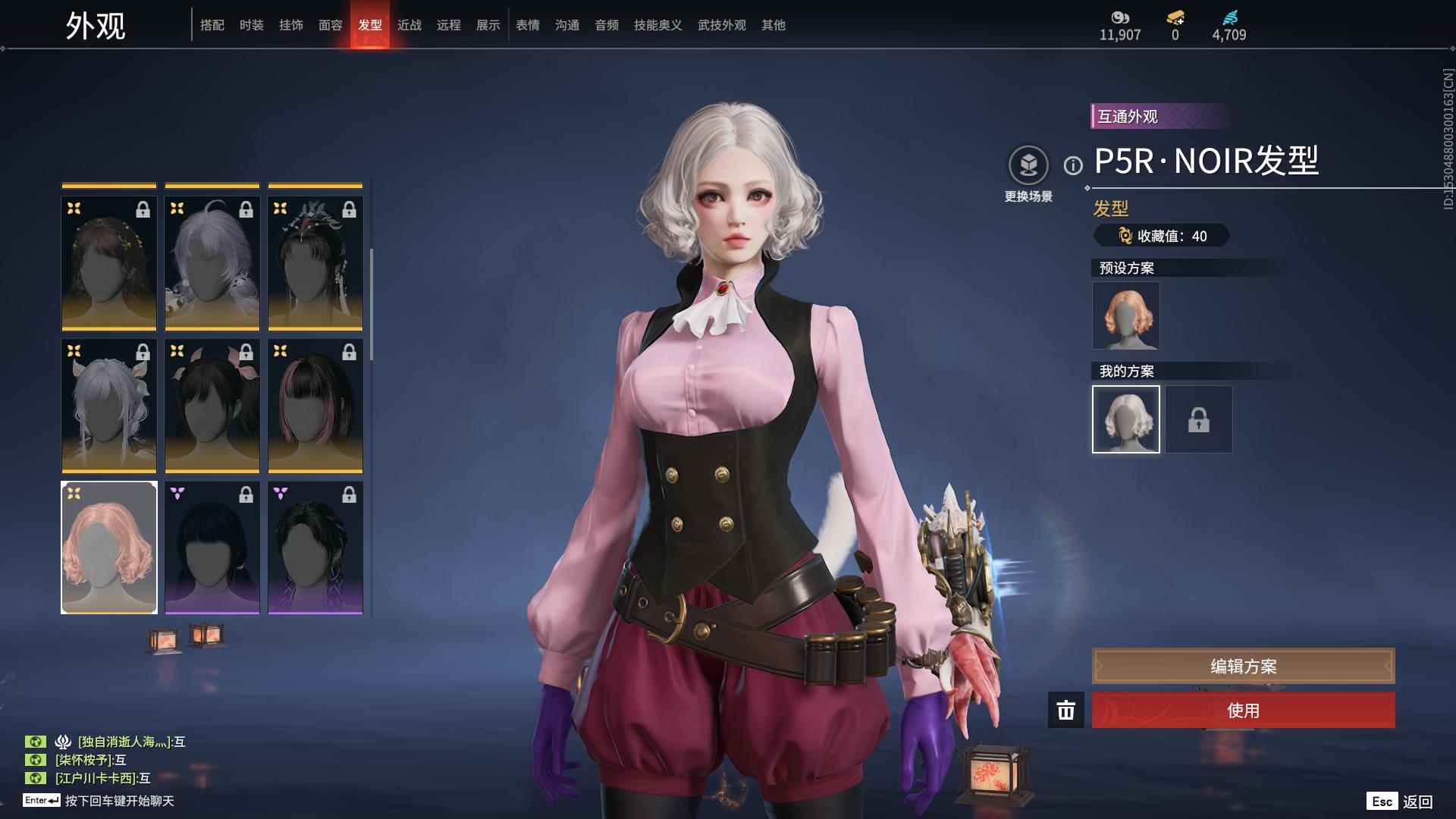Delete scheme with the trash icon
Screen dimensions: 1456x819
(x=1065, y=711)
